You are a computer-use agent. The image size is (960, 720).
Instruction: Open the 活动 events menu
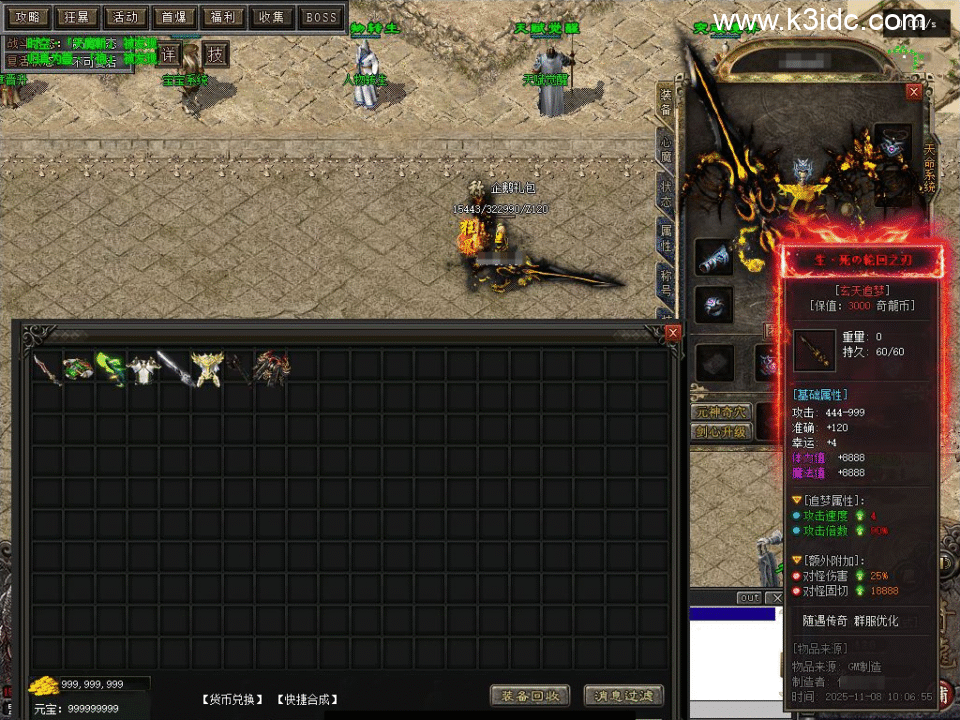pos(125,17)
